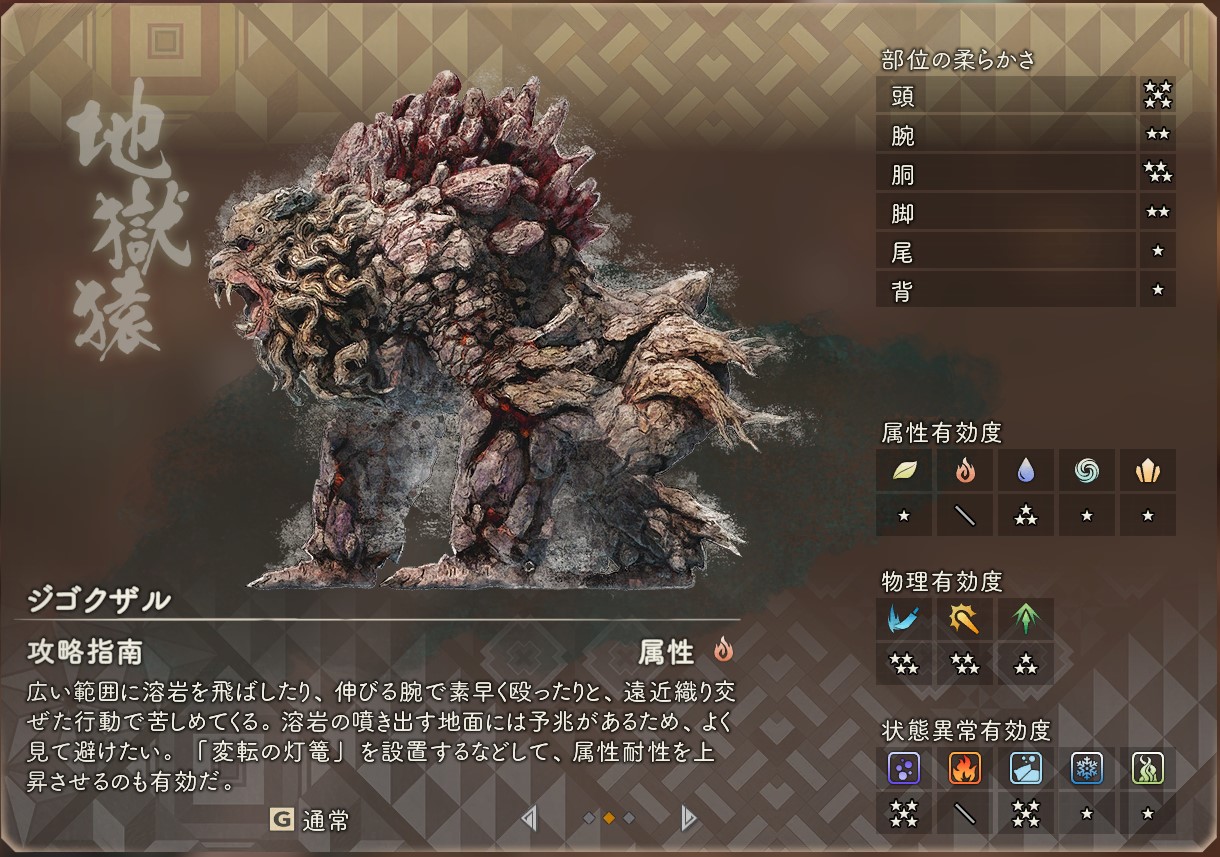Viewport: 1220px width, 857px height.
Task: Click the blue slash damage icon
Action: (x=904, y=619)
